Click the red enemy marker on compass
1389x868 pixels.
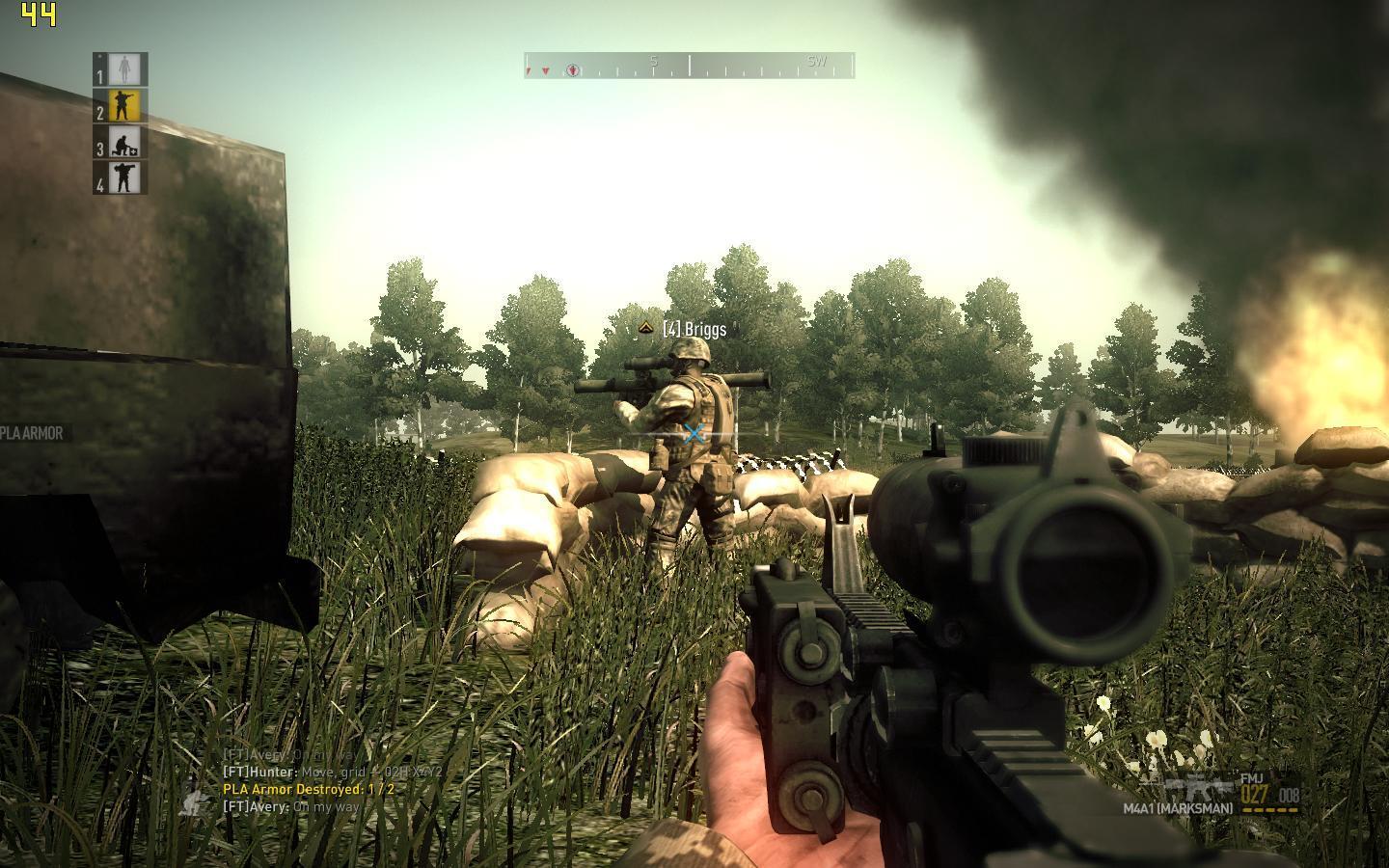[x=546, y=71]
